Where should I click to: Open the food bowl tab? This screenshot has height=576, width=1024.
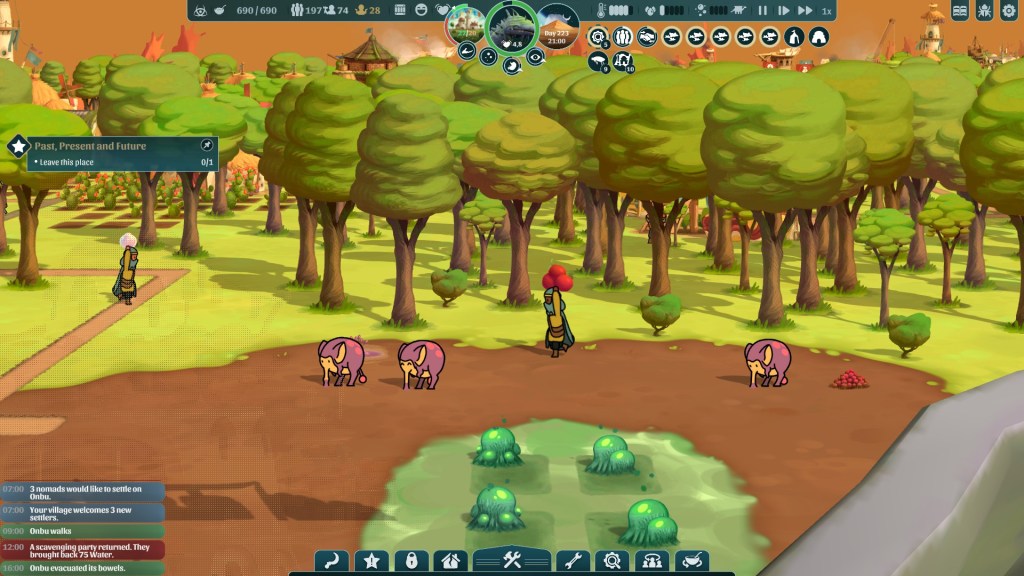click(x=692, y=561)
